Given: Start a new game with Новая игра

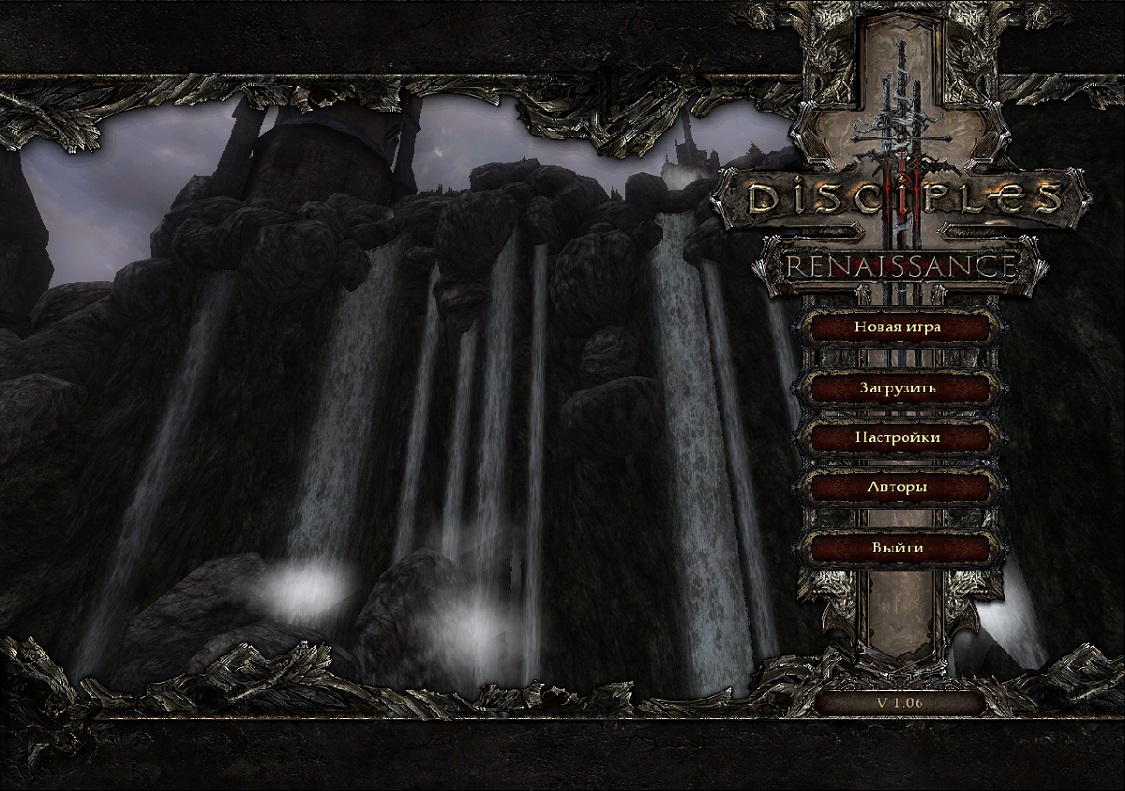Looking at the screenshot, I should click(x=897, y=327).
